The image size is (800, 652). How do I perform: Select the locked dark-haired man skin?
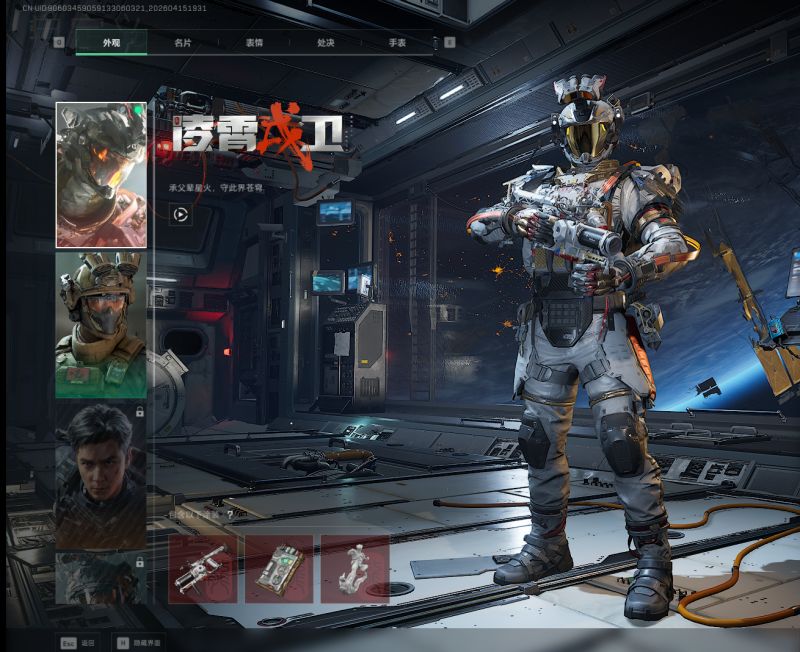click(x=101, y=475)
